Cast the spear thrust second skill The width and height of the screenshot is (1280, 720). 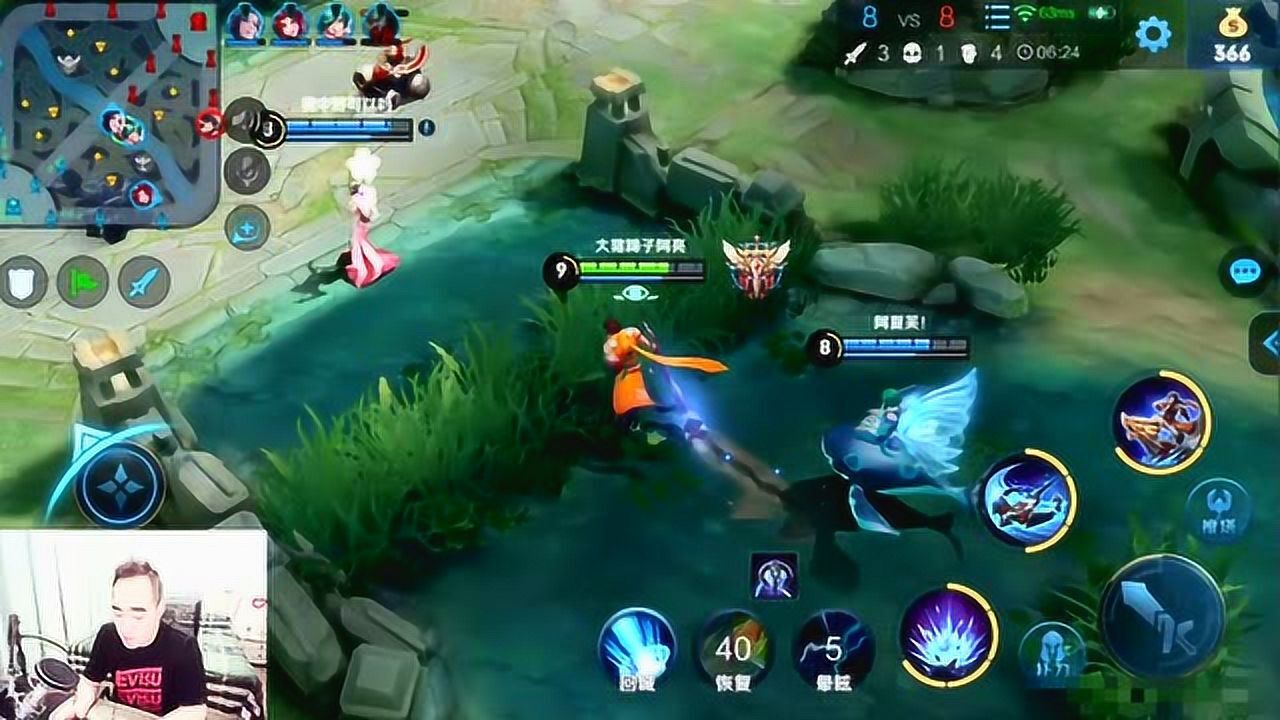point(1025,499)
